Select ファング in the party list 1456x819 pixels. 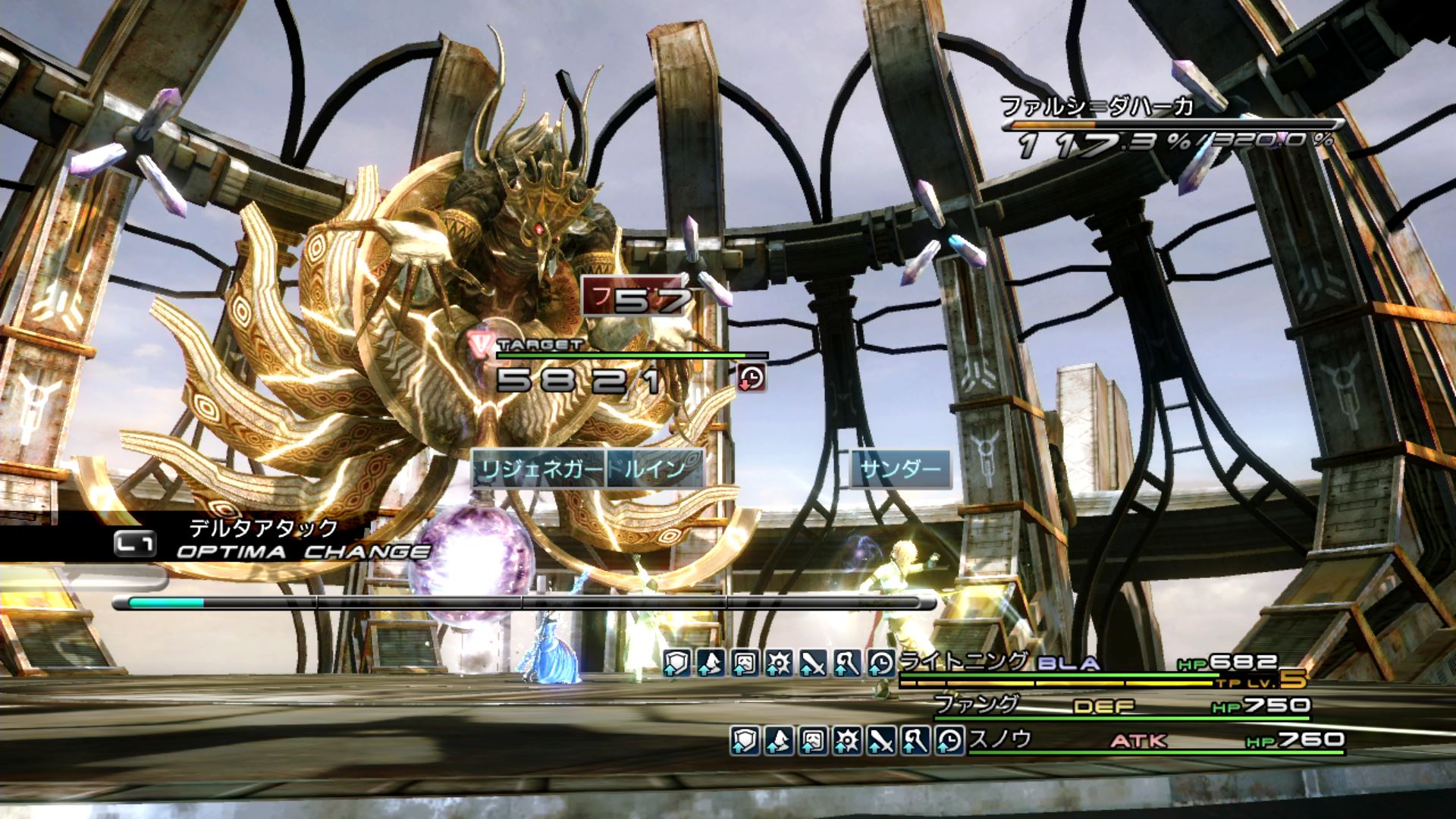point(977,704)
